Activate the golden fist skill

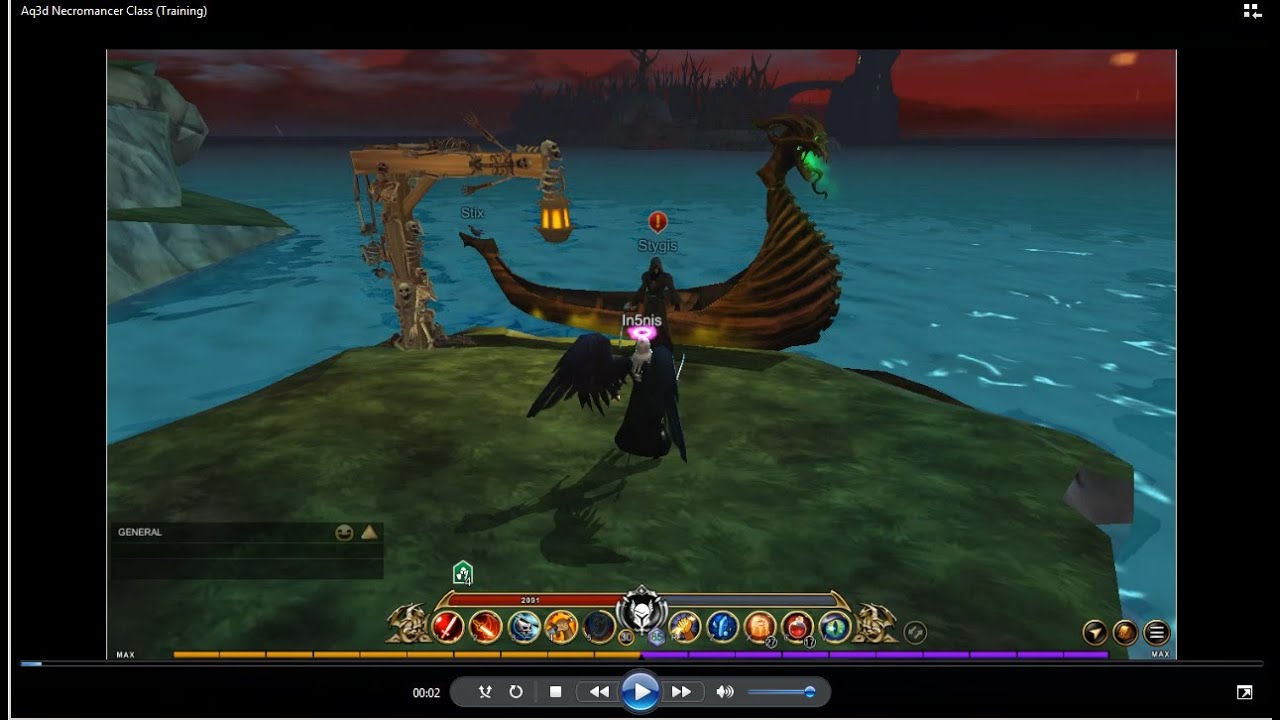click(x=684, y=627)
